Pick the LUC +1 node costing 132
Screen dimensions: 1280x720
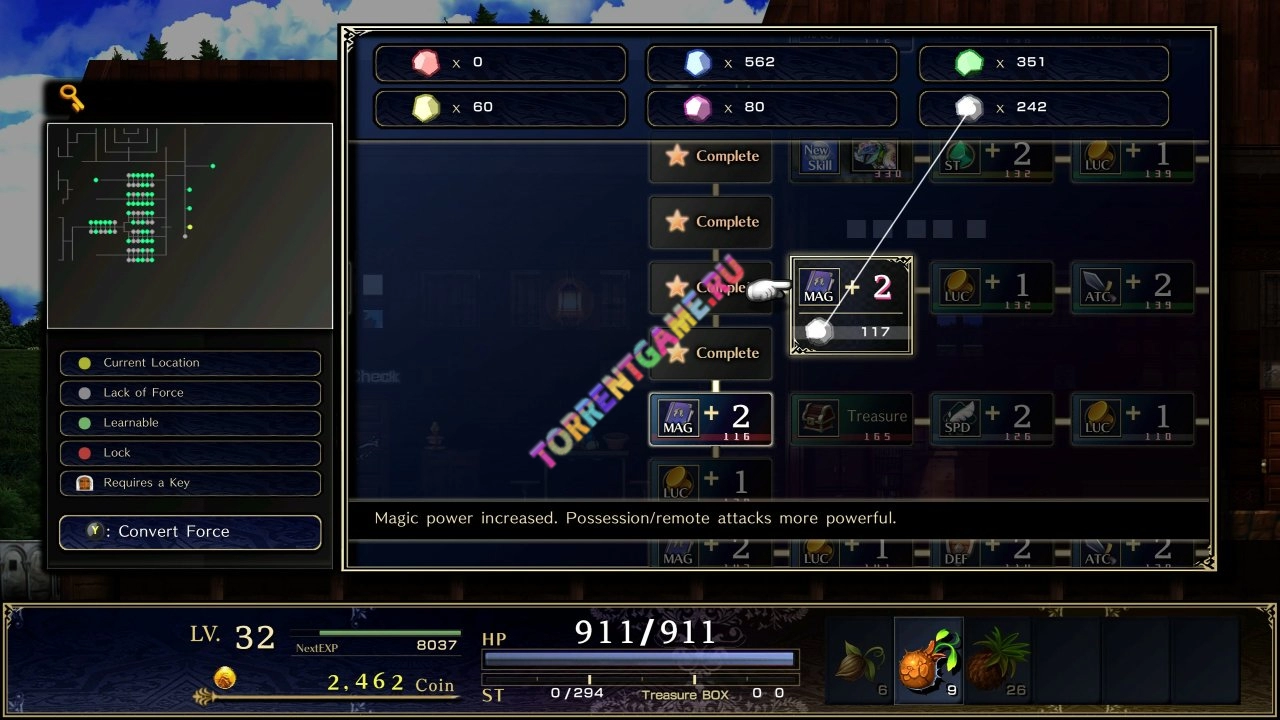pyautogui.click(x=991, y=286)
